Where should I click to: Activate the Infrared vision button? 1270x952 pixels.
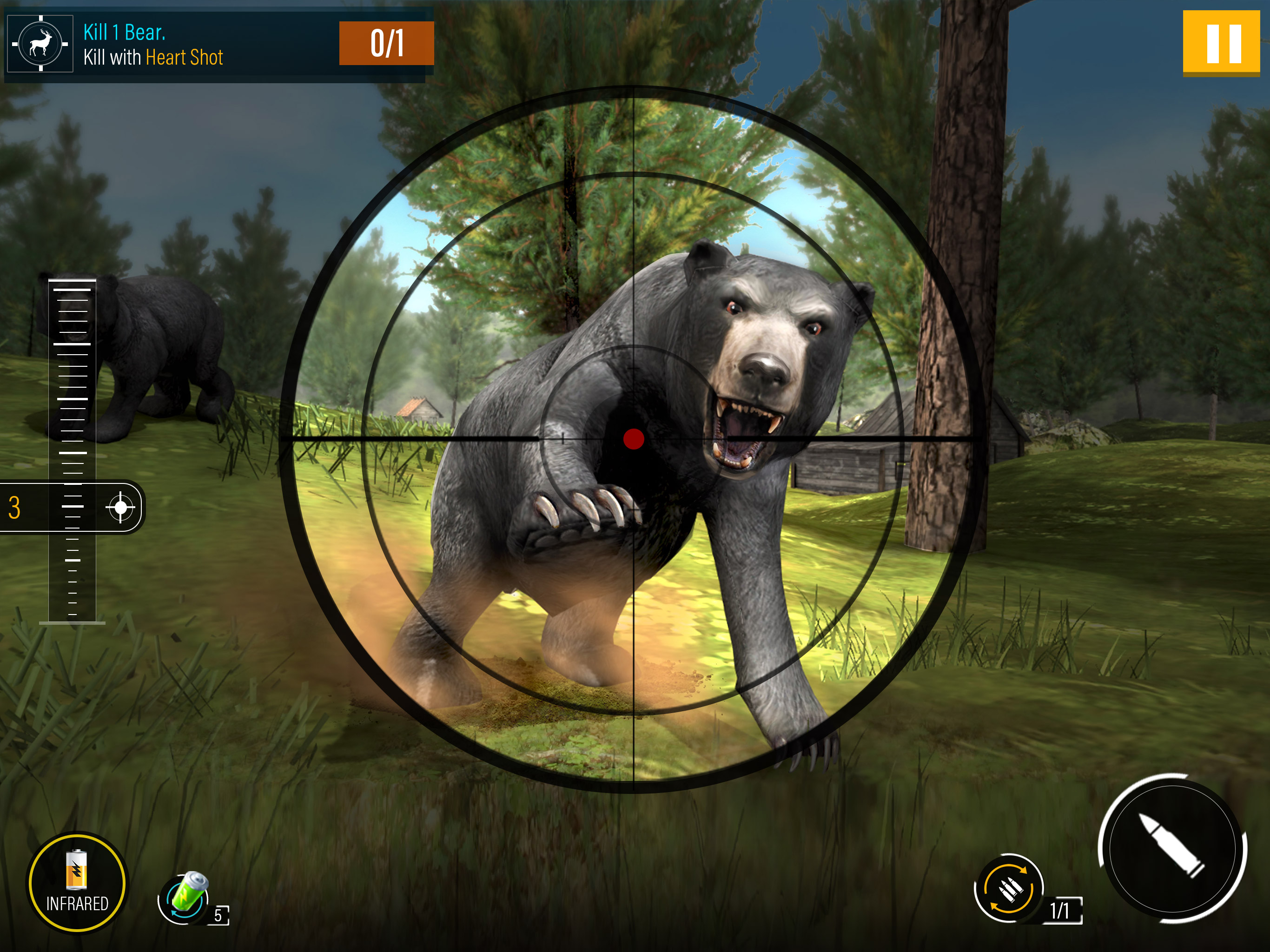(77, 883)
